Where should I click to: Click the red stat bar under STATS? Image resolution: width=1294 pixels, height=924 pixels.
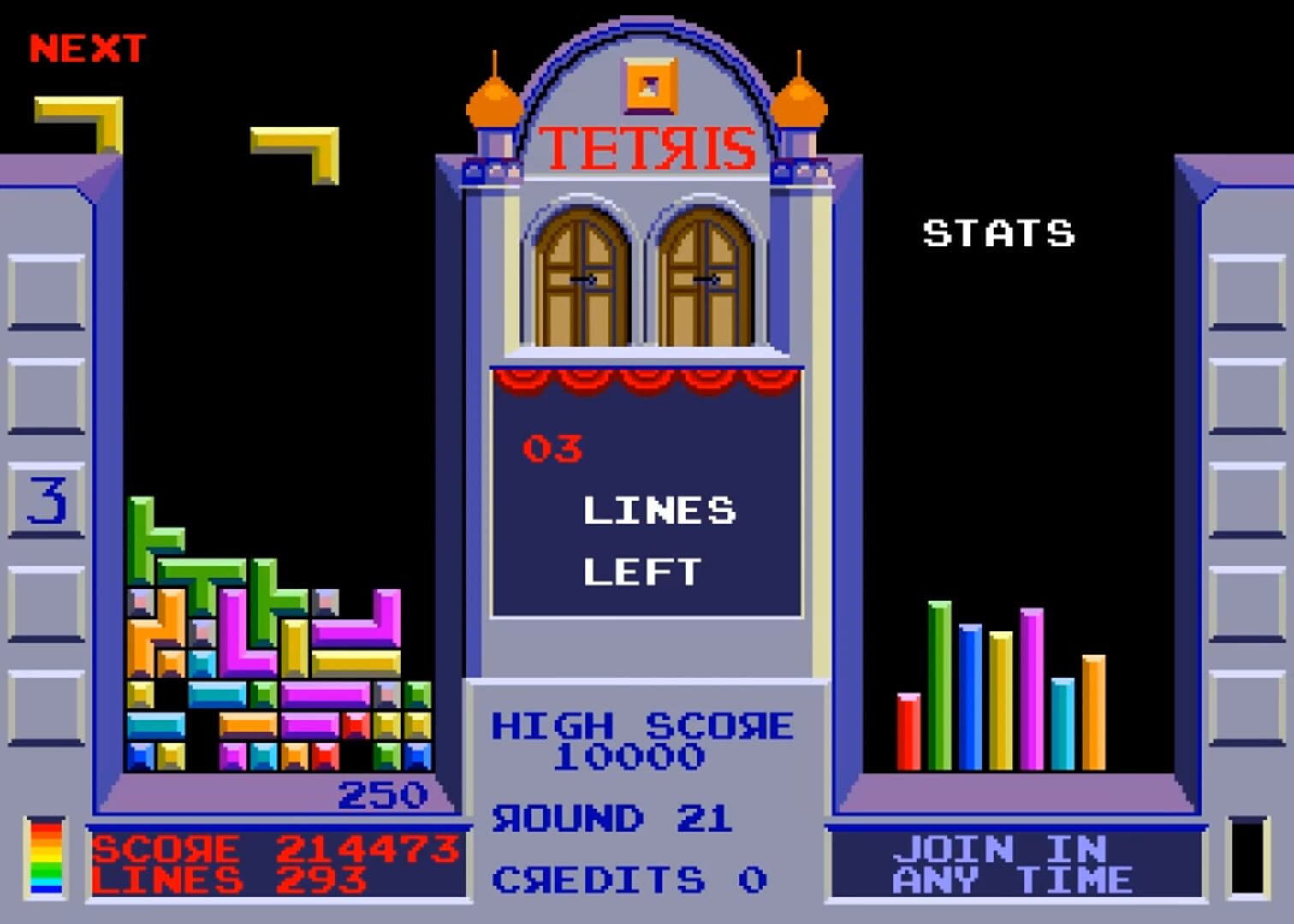[907, 731]
